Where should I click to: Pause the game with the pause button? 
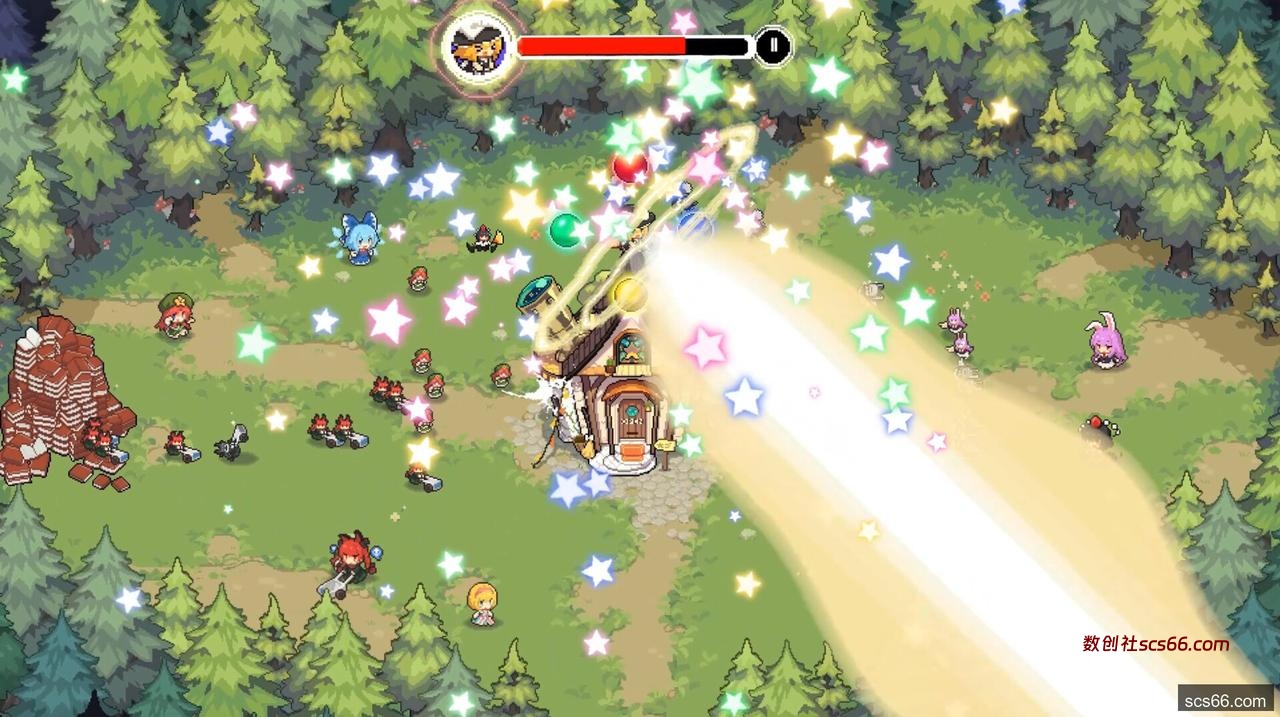point(772,46)
